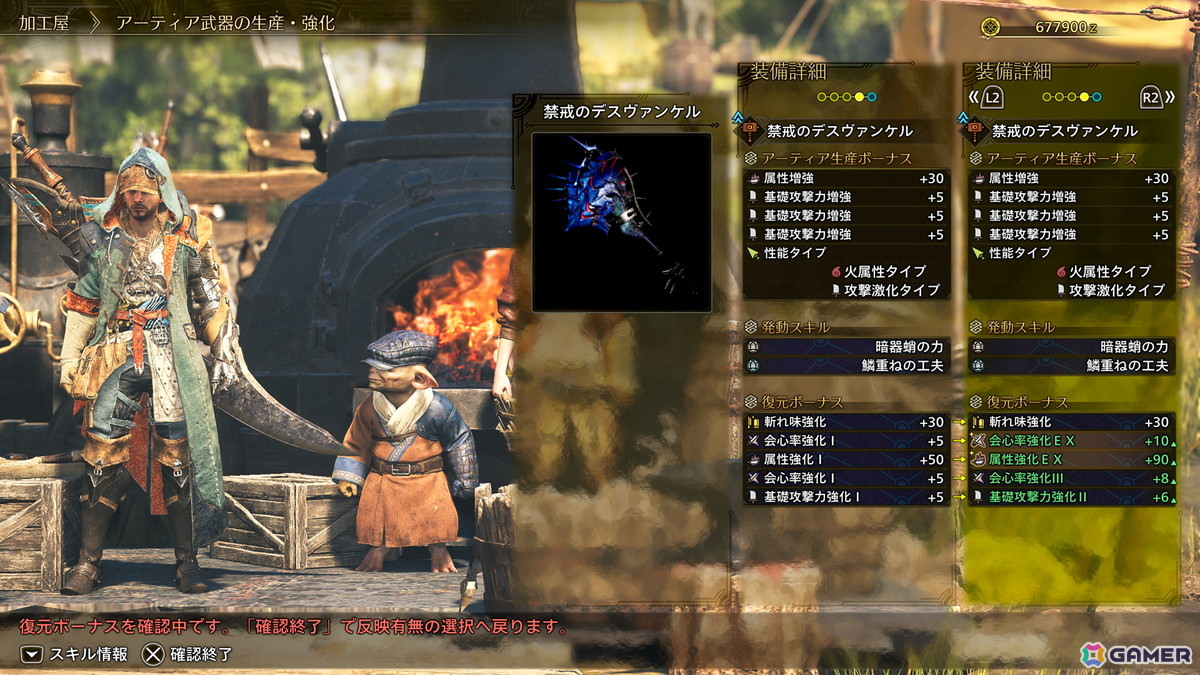Choose the 基礎攻撃力強化I +5 bonus row

pos(845,497)
